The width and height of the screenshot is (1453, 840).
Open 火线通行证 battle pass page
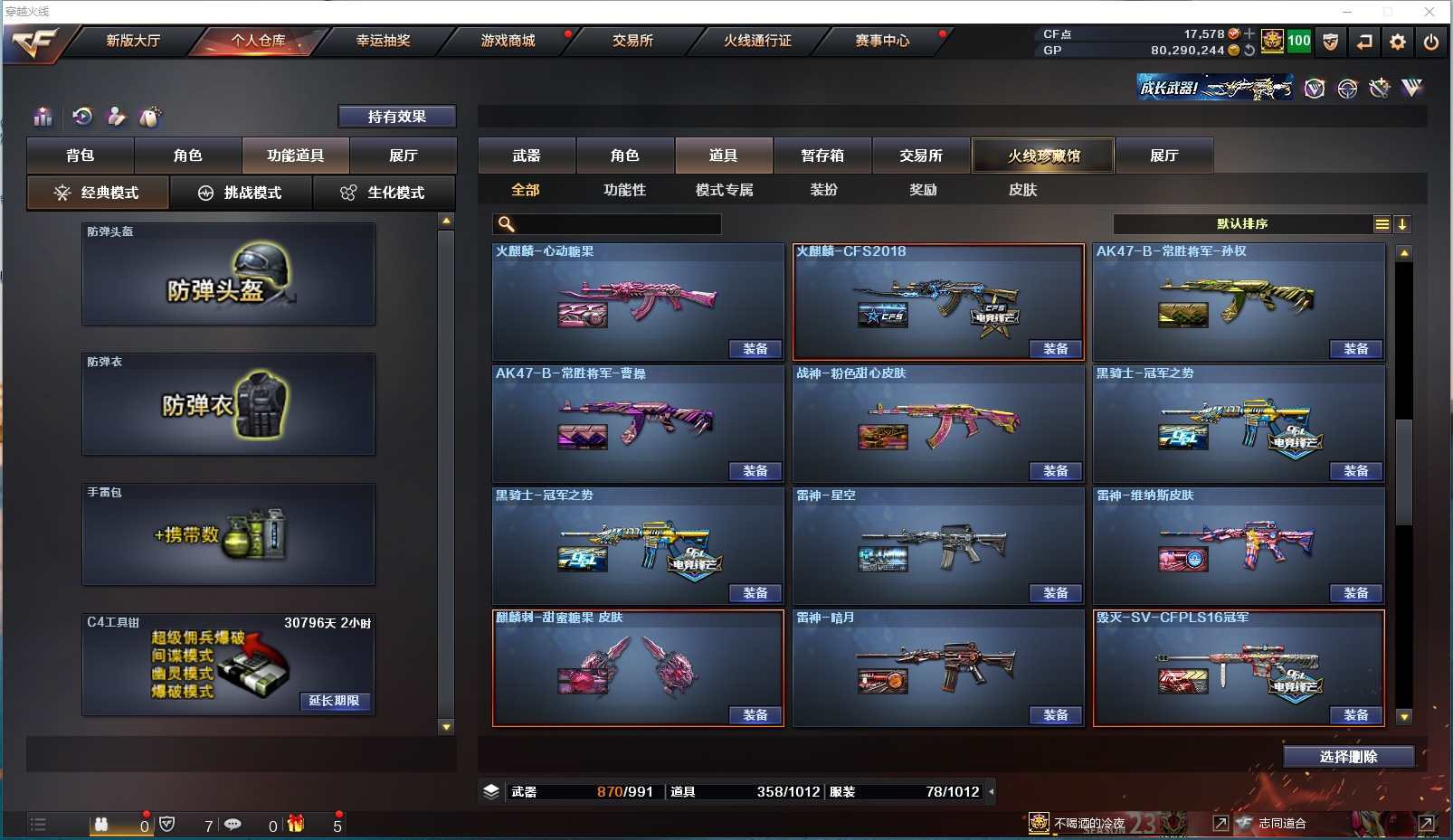pos(757,41)
